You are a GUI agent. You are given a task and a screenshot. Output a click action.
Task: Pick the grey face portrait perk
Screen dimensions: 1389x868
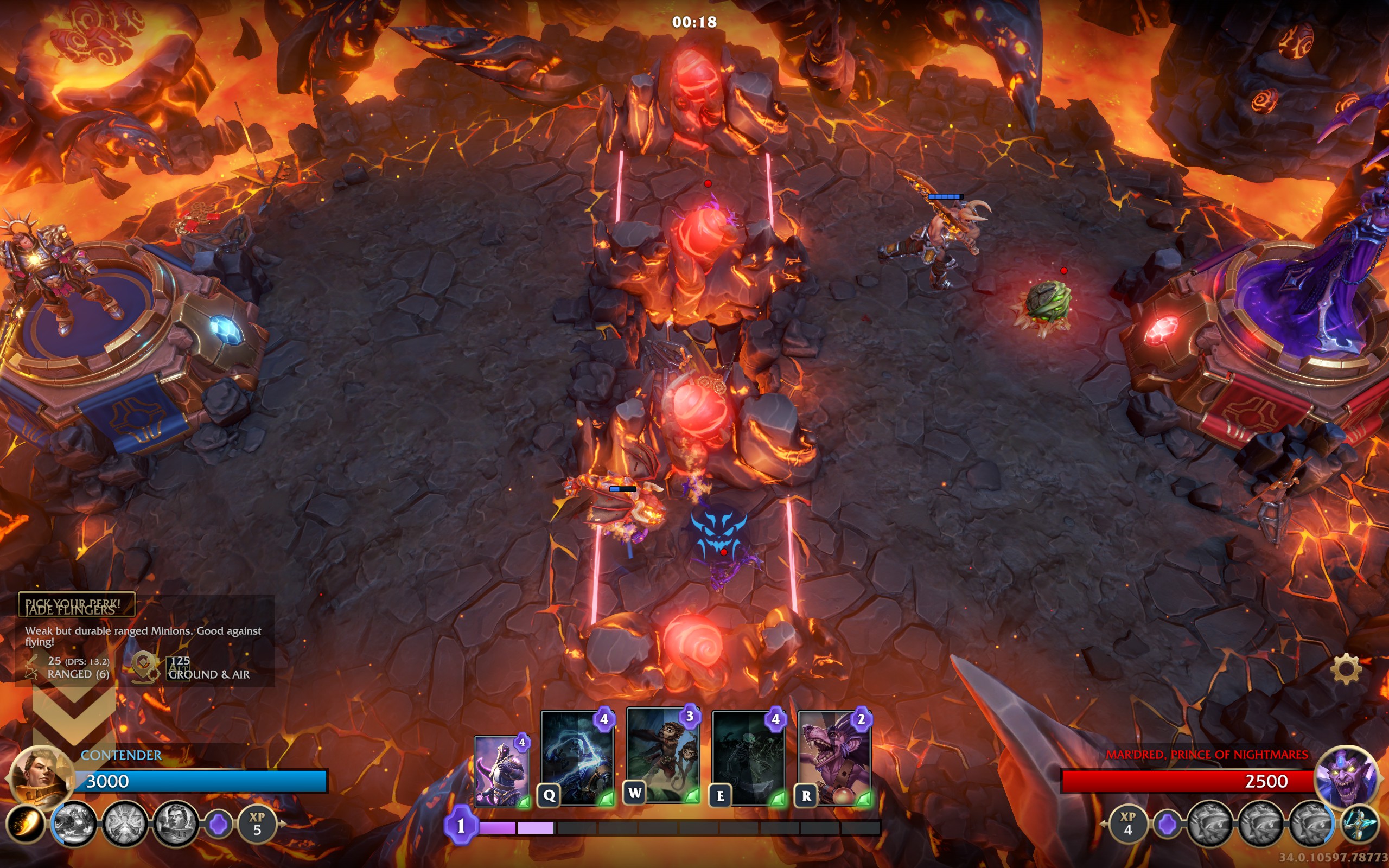coord(175,825)
